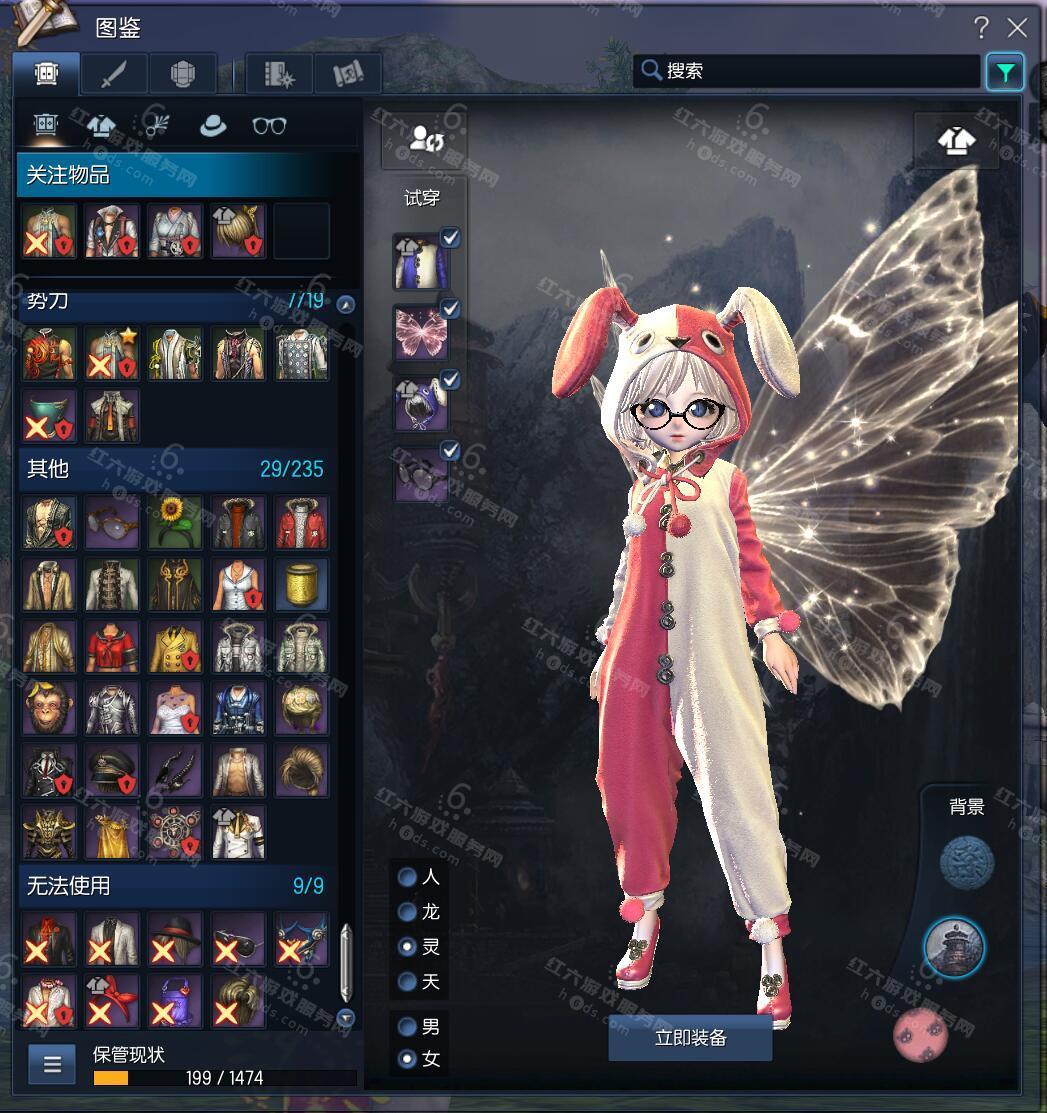Switch to the sword weapon tab
Viewport: 1047px width, 1113px height.
pos(114,73)
